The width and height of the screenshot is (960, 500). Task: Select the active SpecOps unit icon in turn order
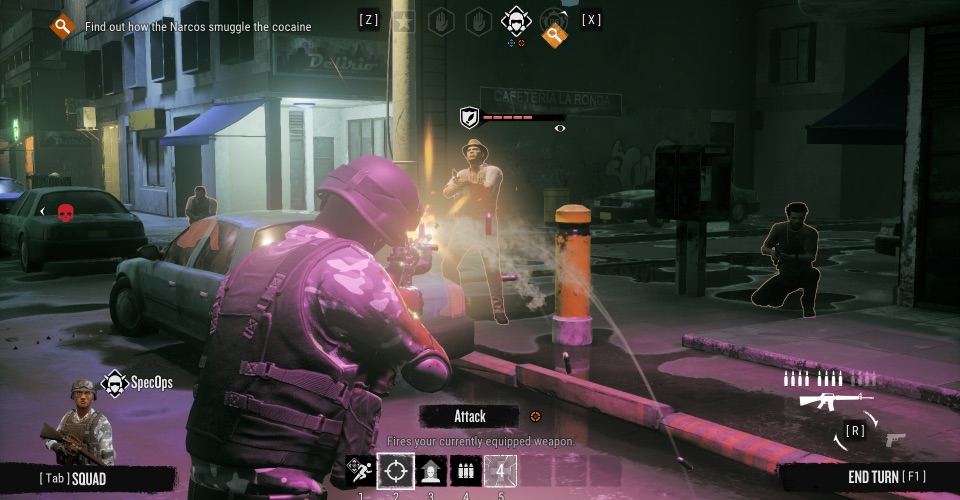[x=515, y=19]
